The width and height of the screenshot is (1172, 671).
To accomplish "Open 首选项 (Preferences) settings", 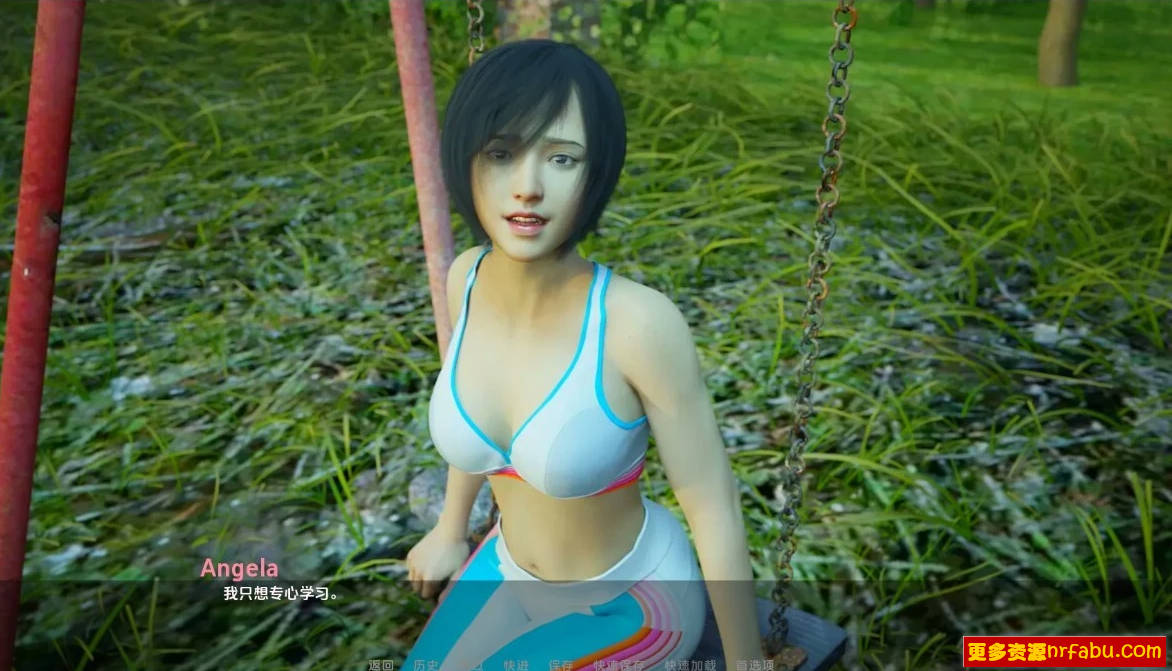I will [x=755, y=665].
